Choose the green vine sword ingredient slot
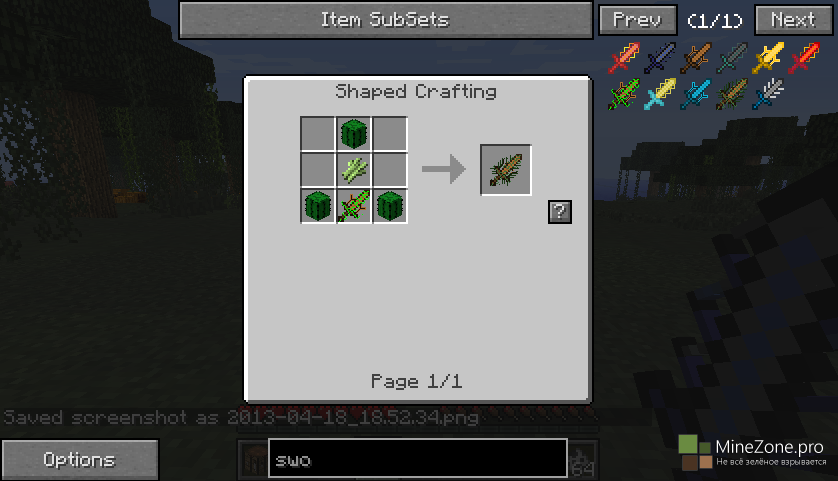The width and height of the screenshot is (838, 481). coord(354,207)
